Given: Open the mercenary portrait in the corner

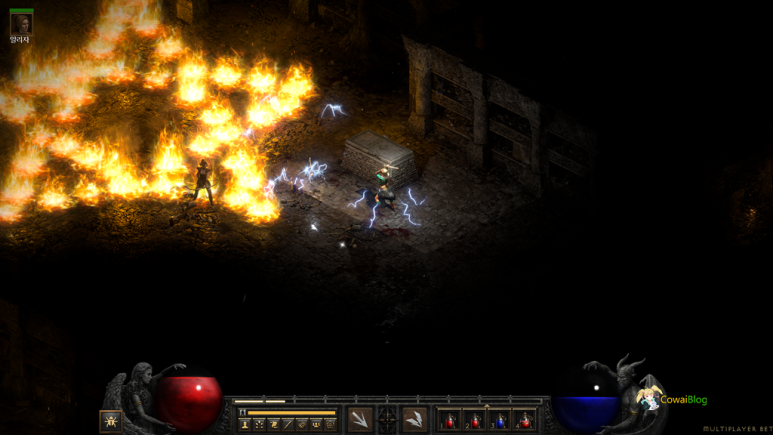Looking at the screenshot, I should 21,23.
